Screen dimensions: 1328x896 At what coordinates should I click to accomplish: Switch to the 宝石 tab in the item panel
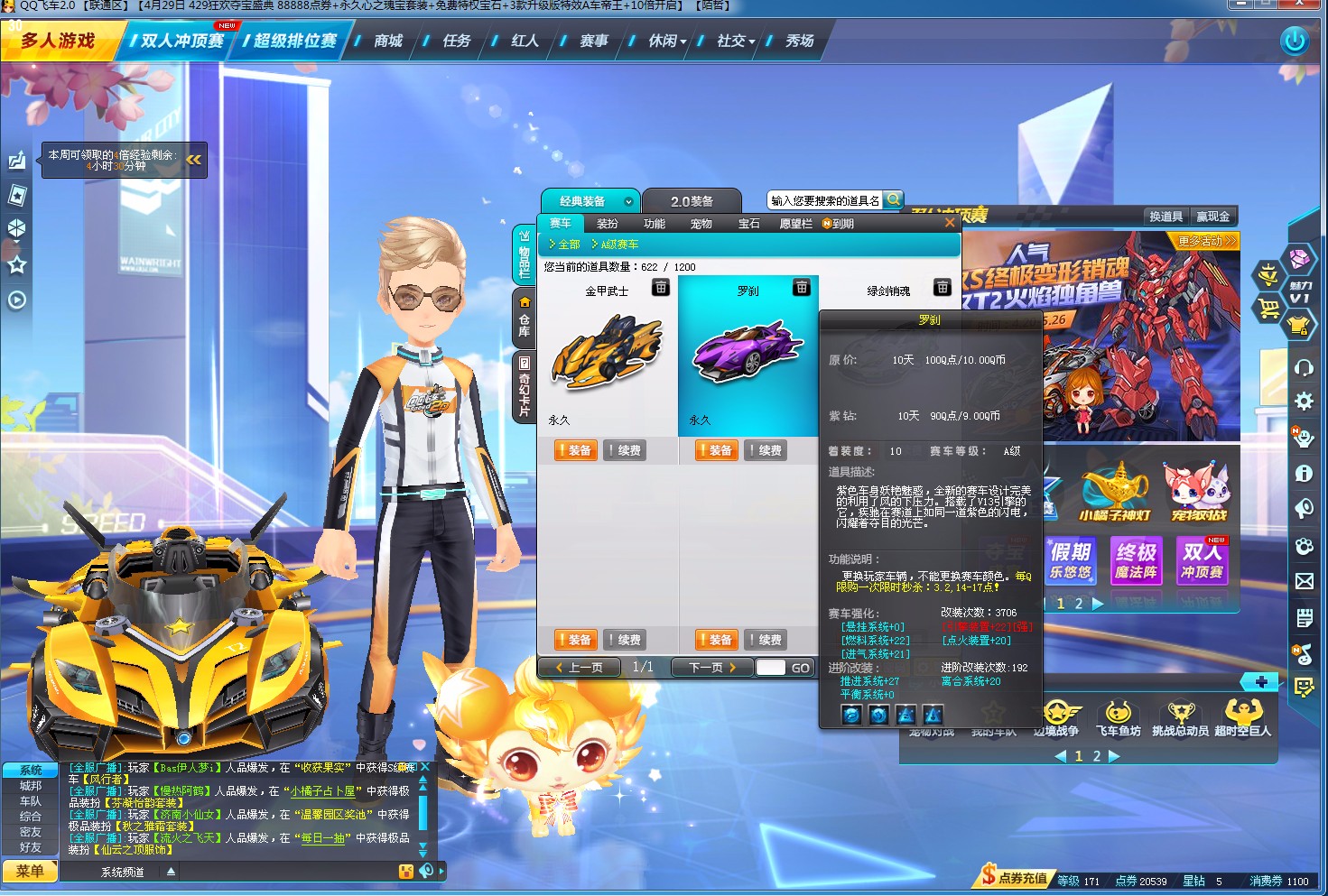(749, 223)
